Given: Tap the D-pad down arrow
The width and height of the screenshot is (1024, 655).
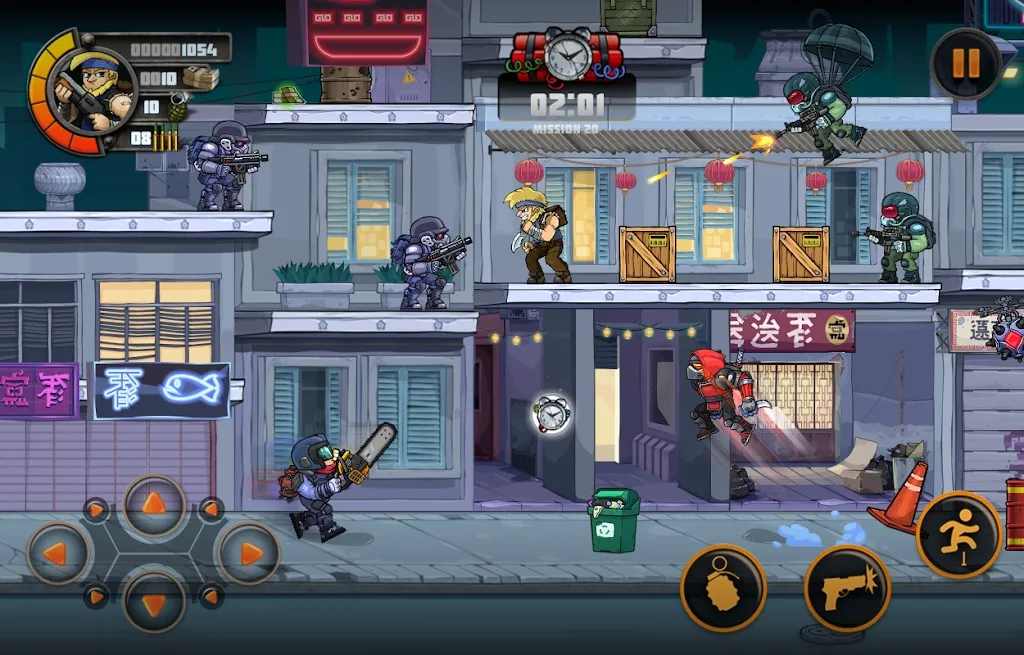Looking at the screenshot, I should pos(154,599).
